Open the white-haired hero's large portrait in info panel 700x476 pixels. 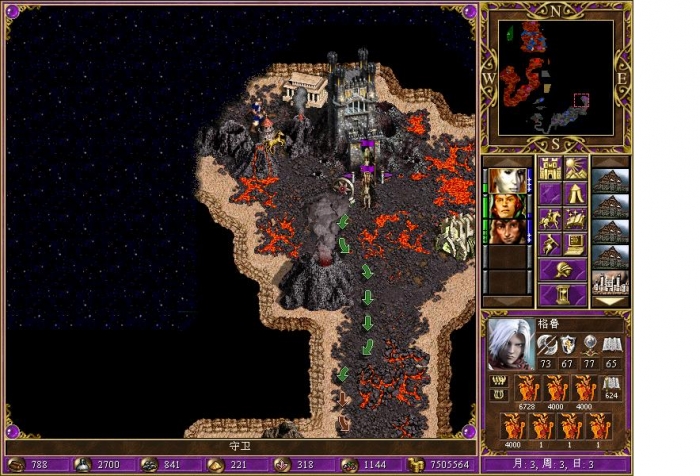click(x=510, y=343)
